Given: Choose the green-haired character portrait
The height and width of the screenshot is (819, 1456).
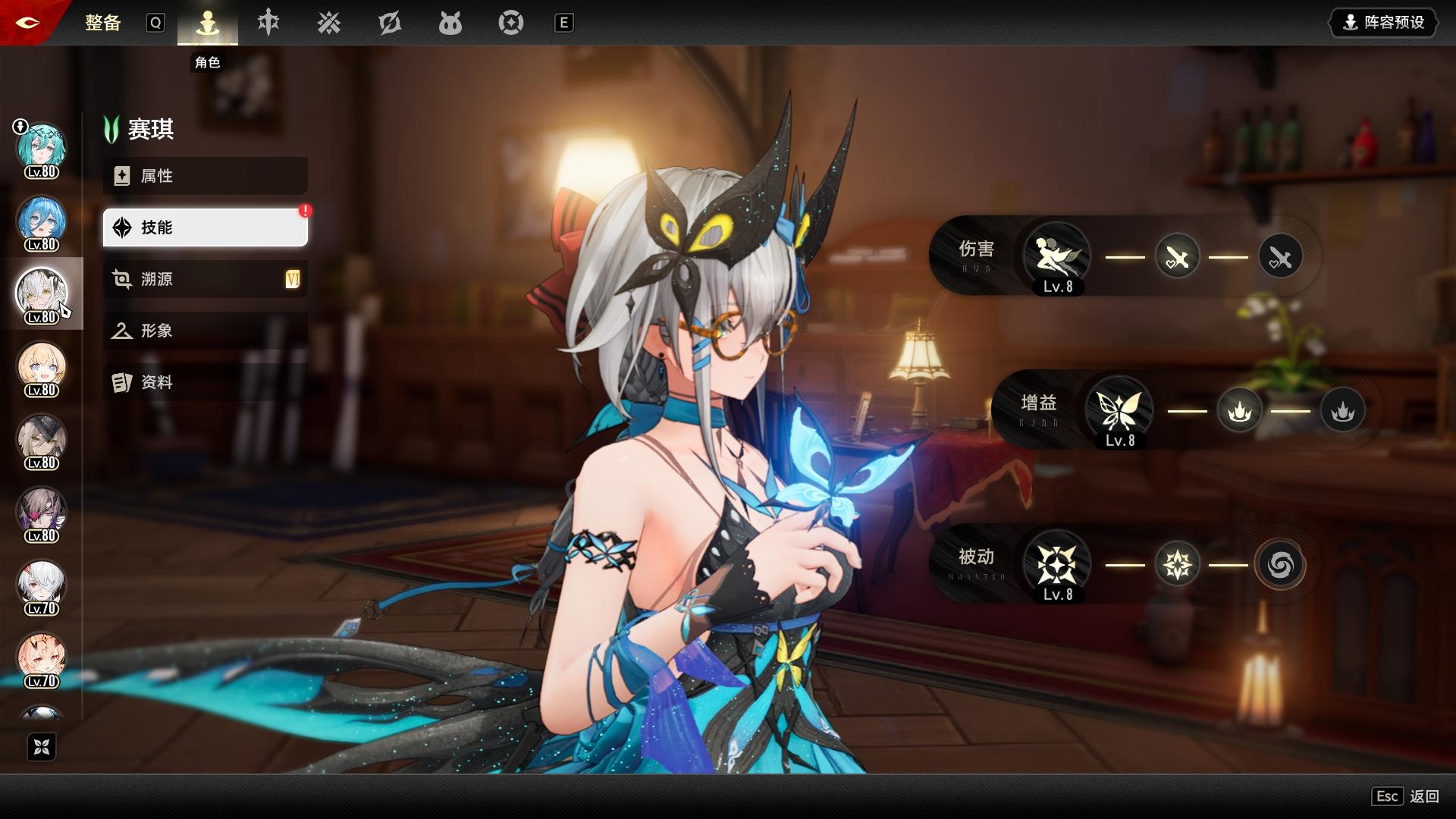Looking at the screenshot, I should tap(42, 147).
